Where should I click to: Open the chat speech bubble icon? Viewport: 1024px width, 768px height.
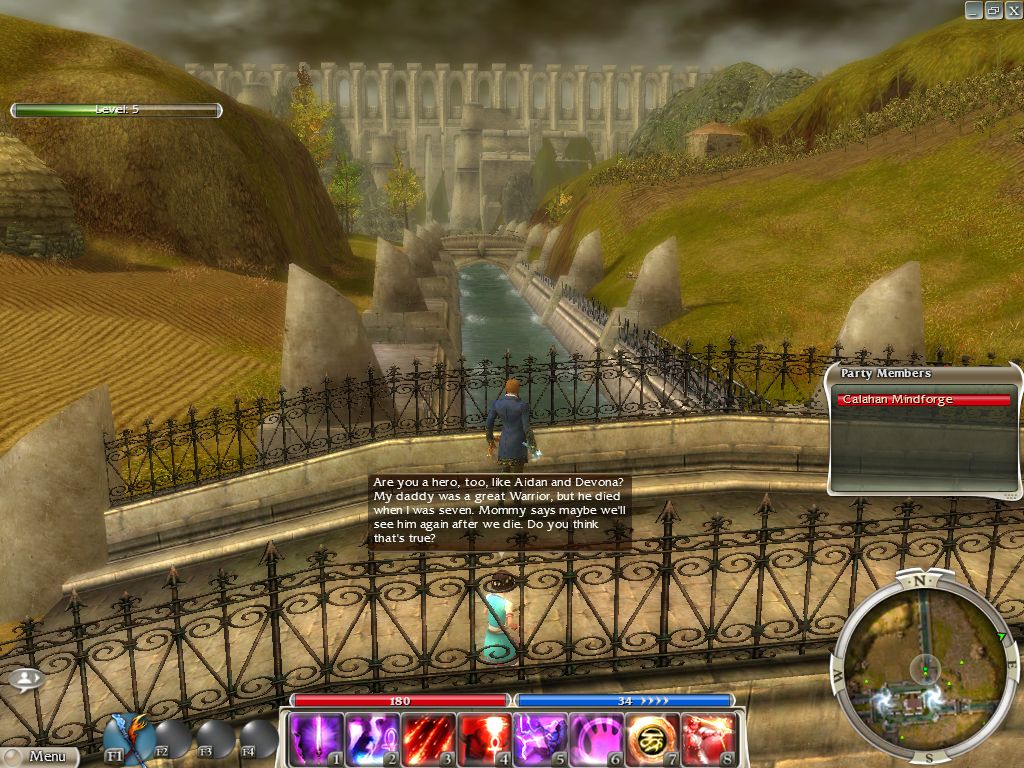coord(27,679)
